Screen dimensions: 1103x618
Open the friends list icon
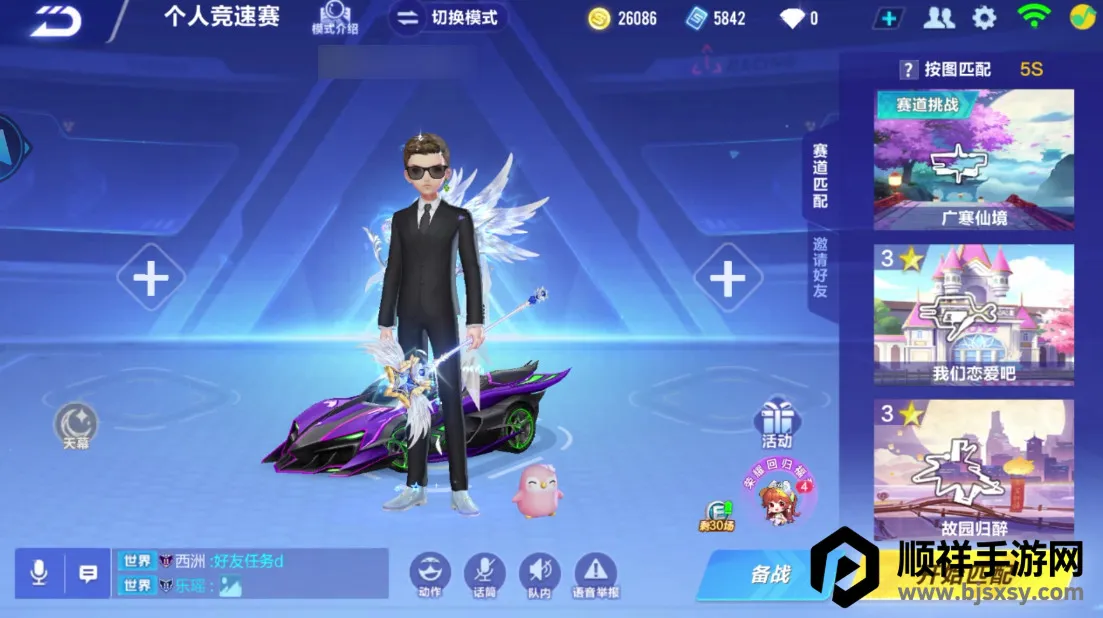click(938, 17)
